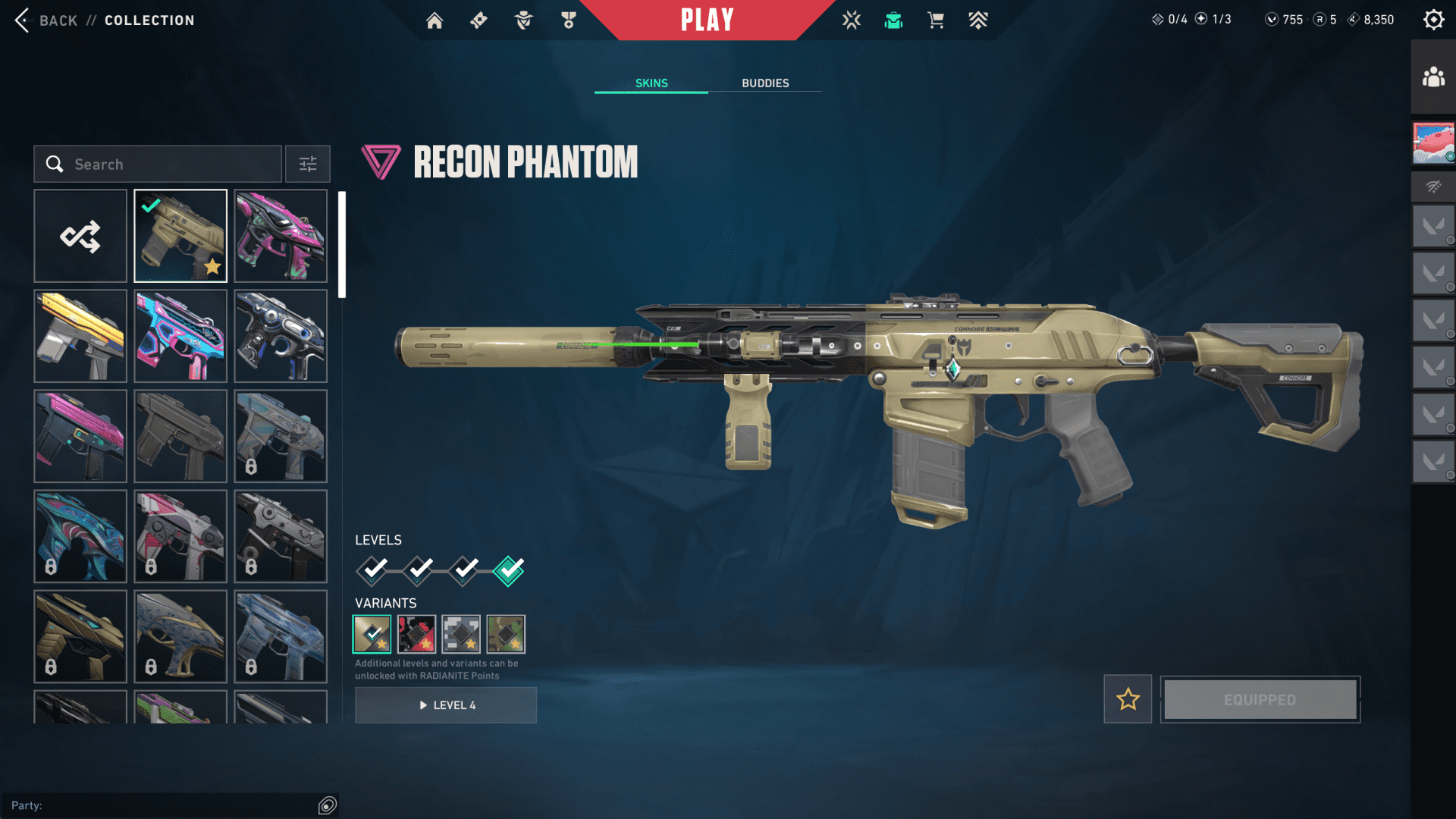
Task: Select the fourth level checkmark
Action: pyautogui.click(x=508, y=570)
